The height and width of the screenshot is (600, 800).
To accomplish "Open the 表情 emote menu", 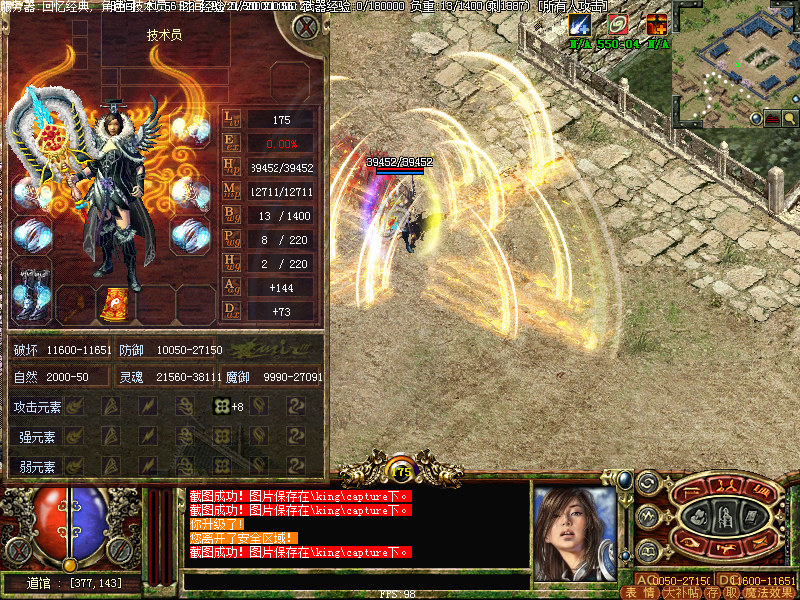I will (x=637, y=592).
